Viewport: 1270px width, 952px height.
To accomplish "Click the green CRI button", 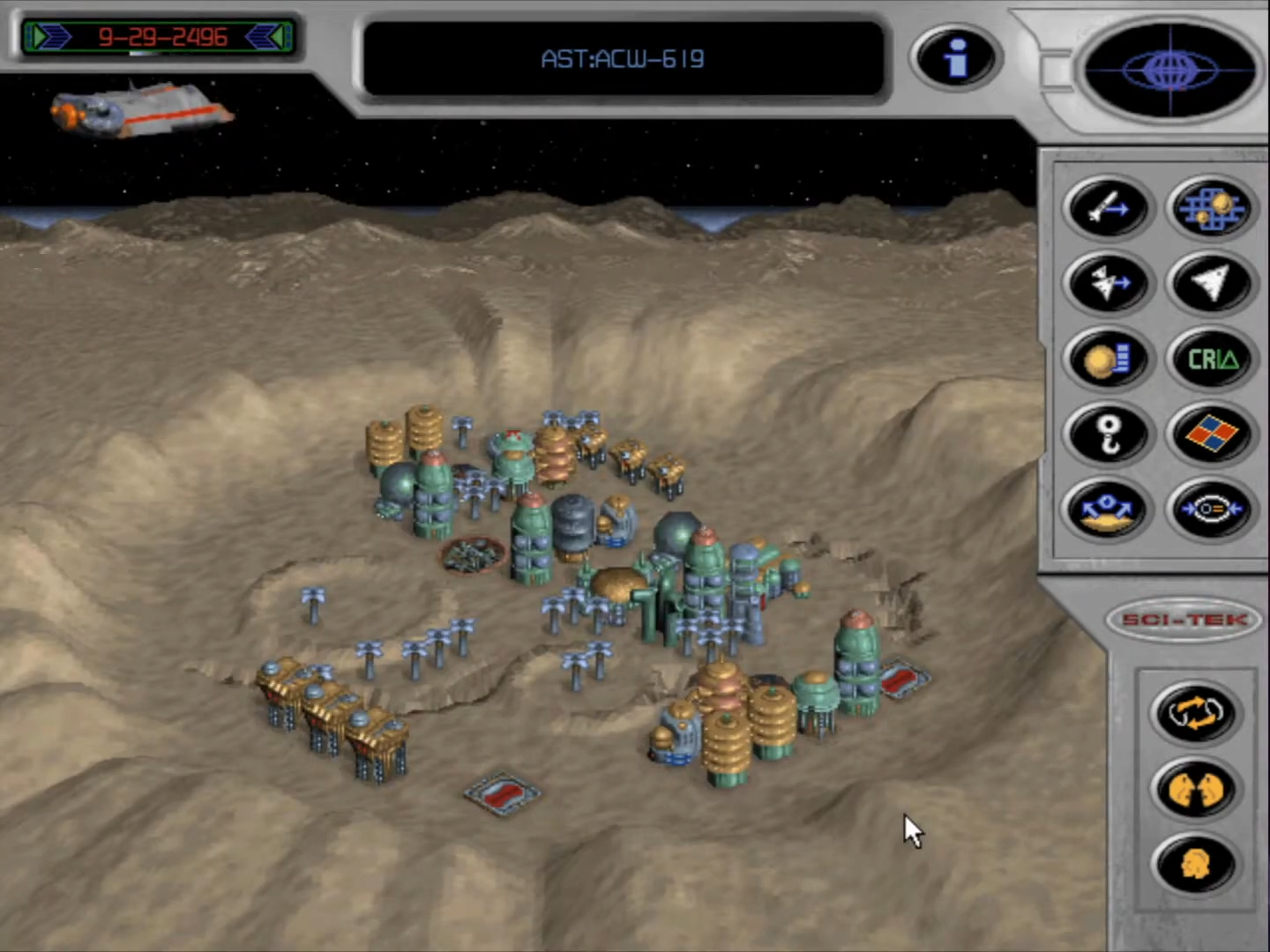I will click(x=1211, y=360).
